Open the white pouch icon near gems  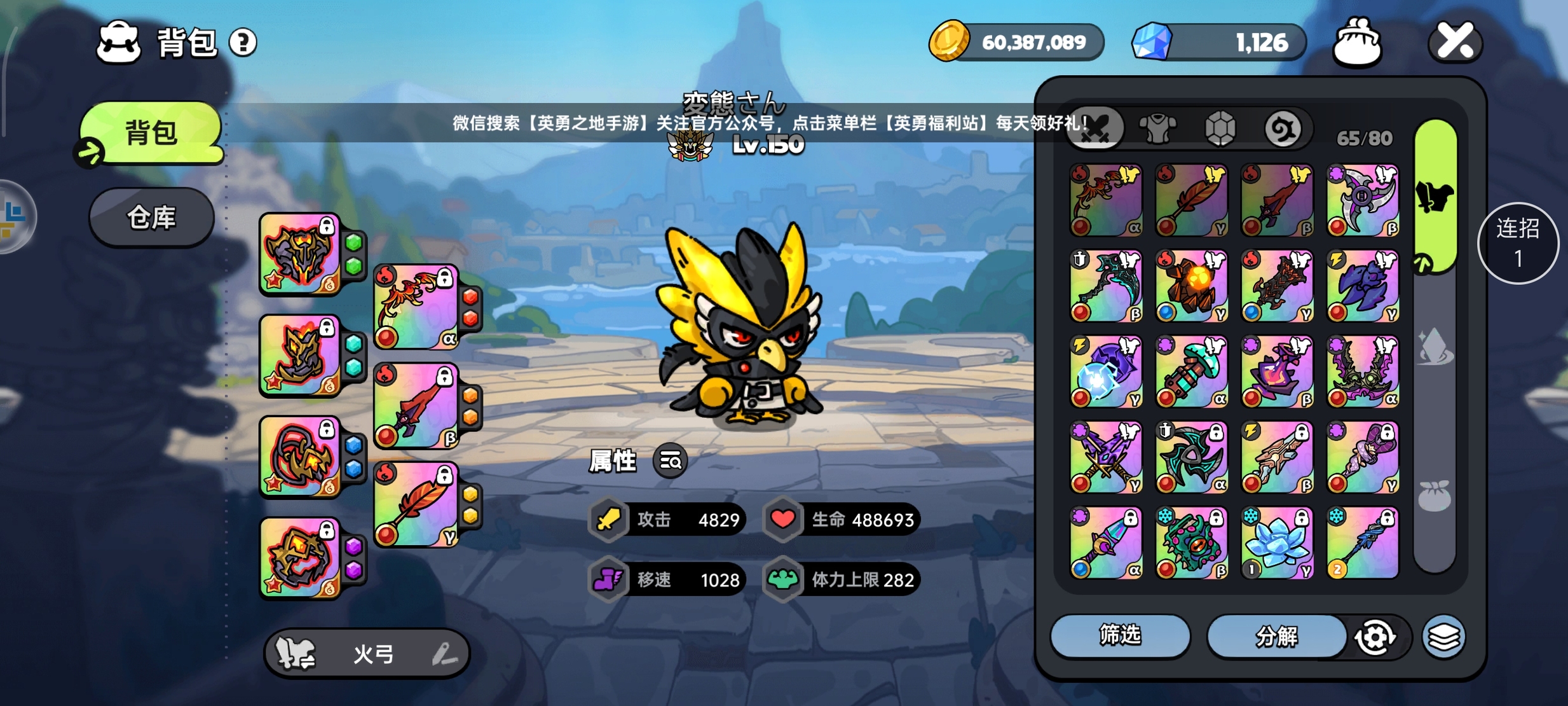click(1357, 43)
